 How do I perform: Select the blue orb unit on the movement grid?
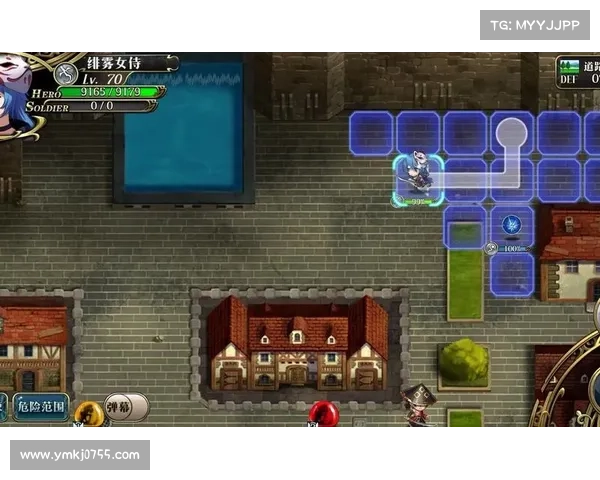(x=512, y=225)
